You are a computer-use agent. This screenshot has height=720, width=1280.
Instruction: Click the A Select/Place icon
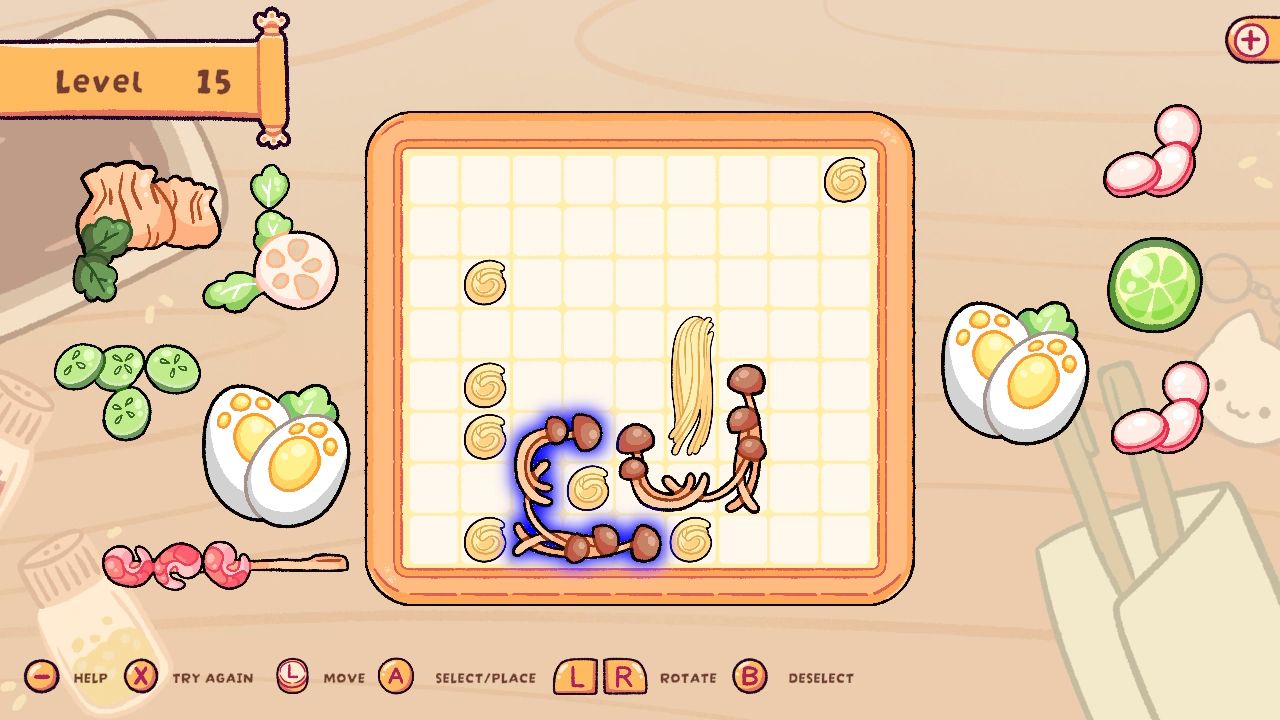tap(397, 677)
